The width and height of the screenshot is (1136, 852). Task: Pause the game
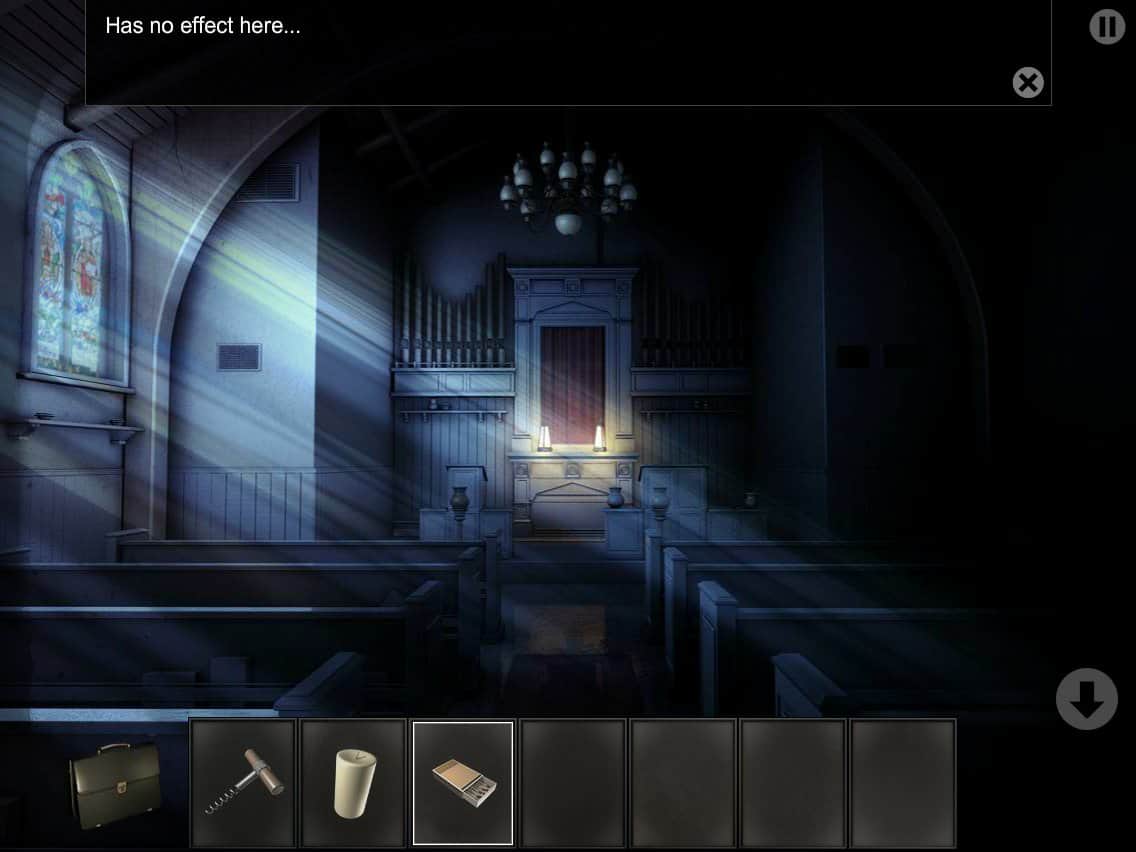1107,26
